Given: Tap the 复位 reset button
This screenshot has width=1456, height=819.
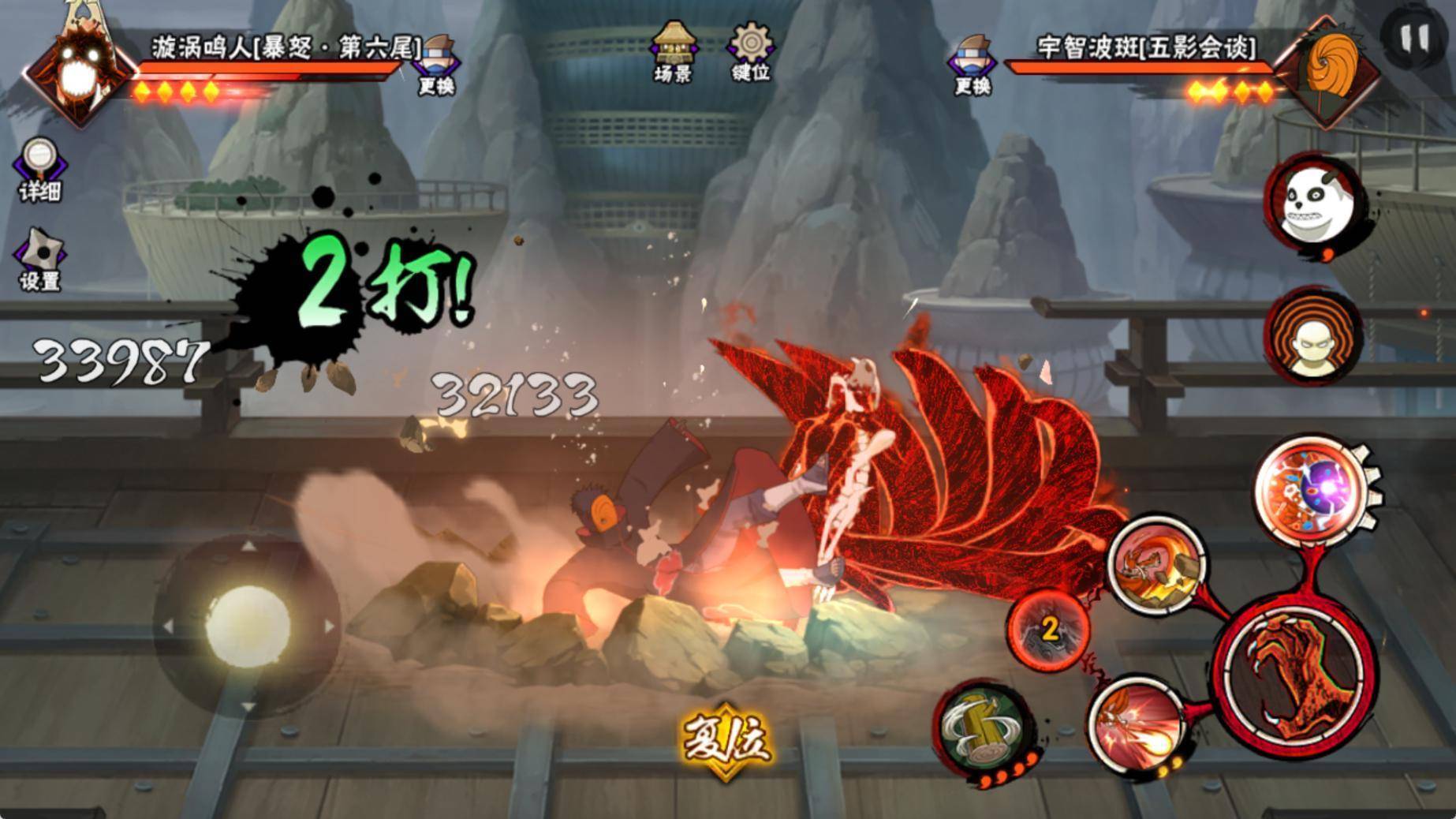Looking at the screenshot, I should pyautogui.click(x=726, y=739).
